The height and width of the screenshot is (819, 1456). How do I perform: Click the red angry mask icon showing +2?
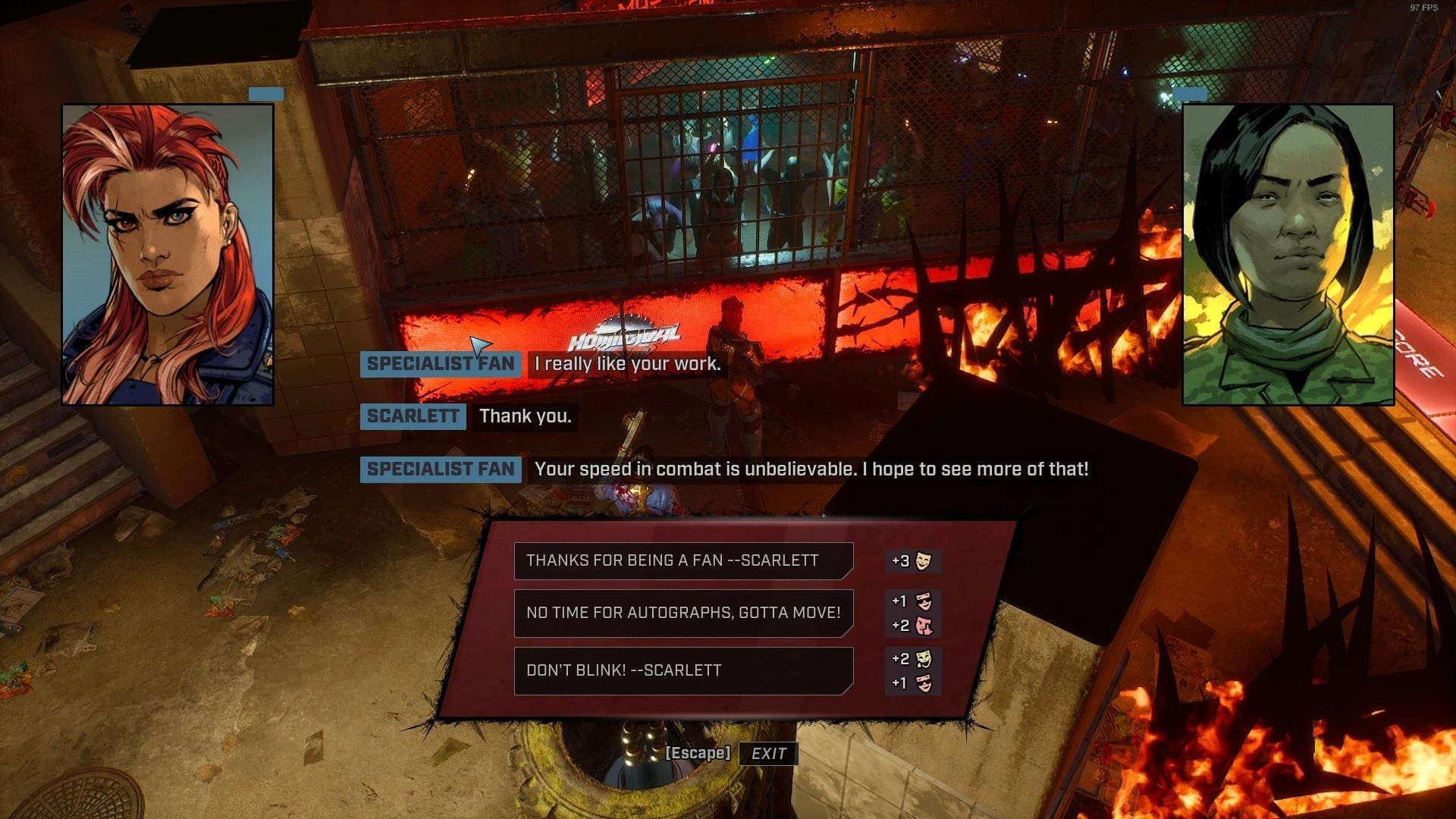tap(924, 625)
